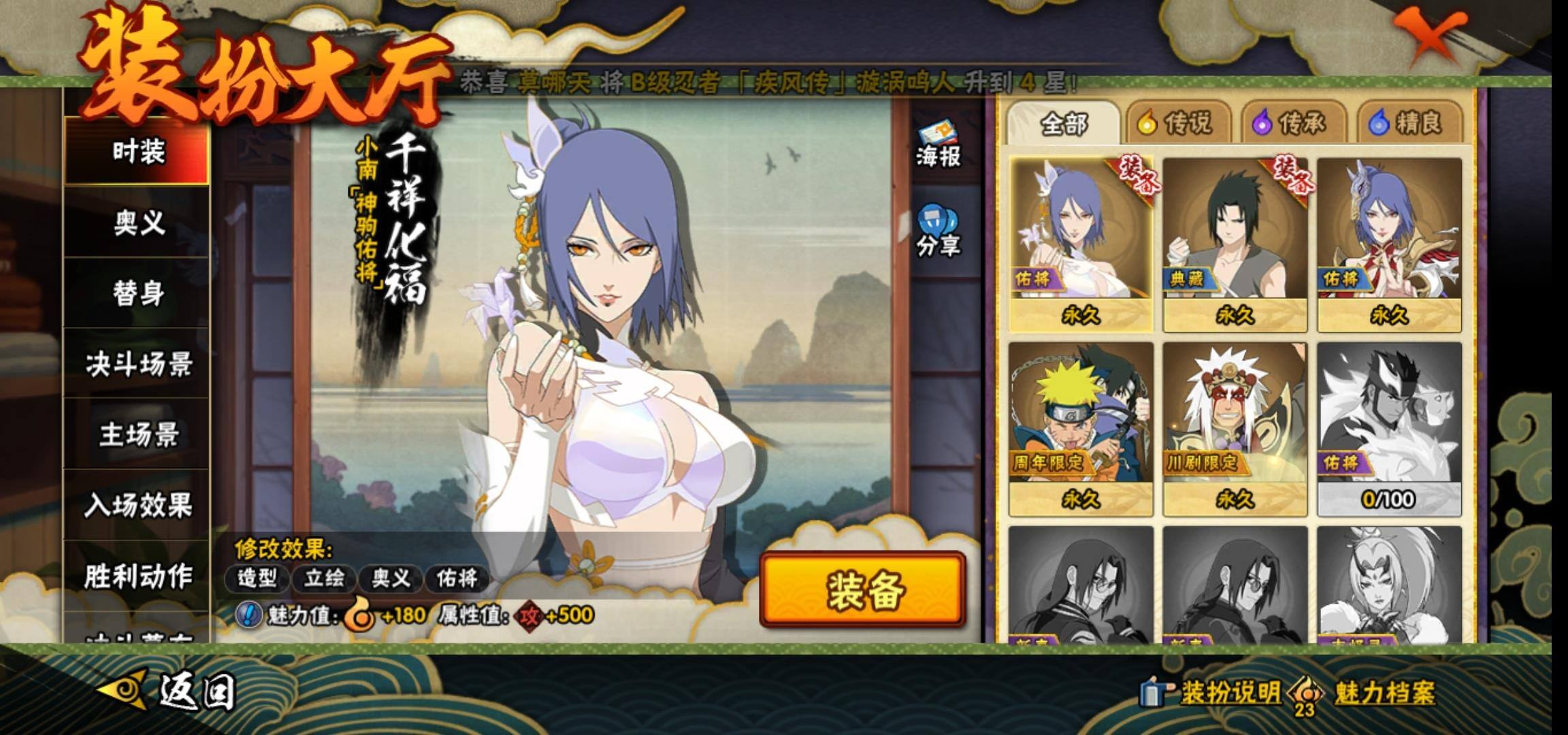Select the 奥义 menu entry
This screenshot has width=1568, height=735.
(137, 223)
